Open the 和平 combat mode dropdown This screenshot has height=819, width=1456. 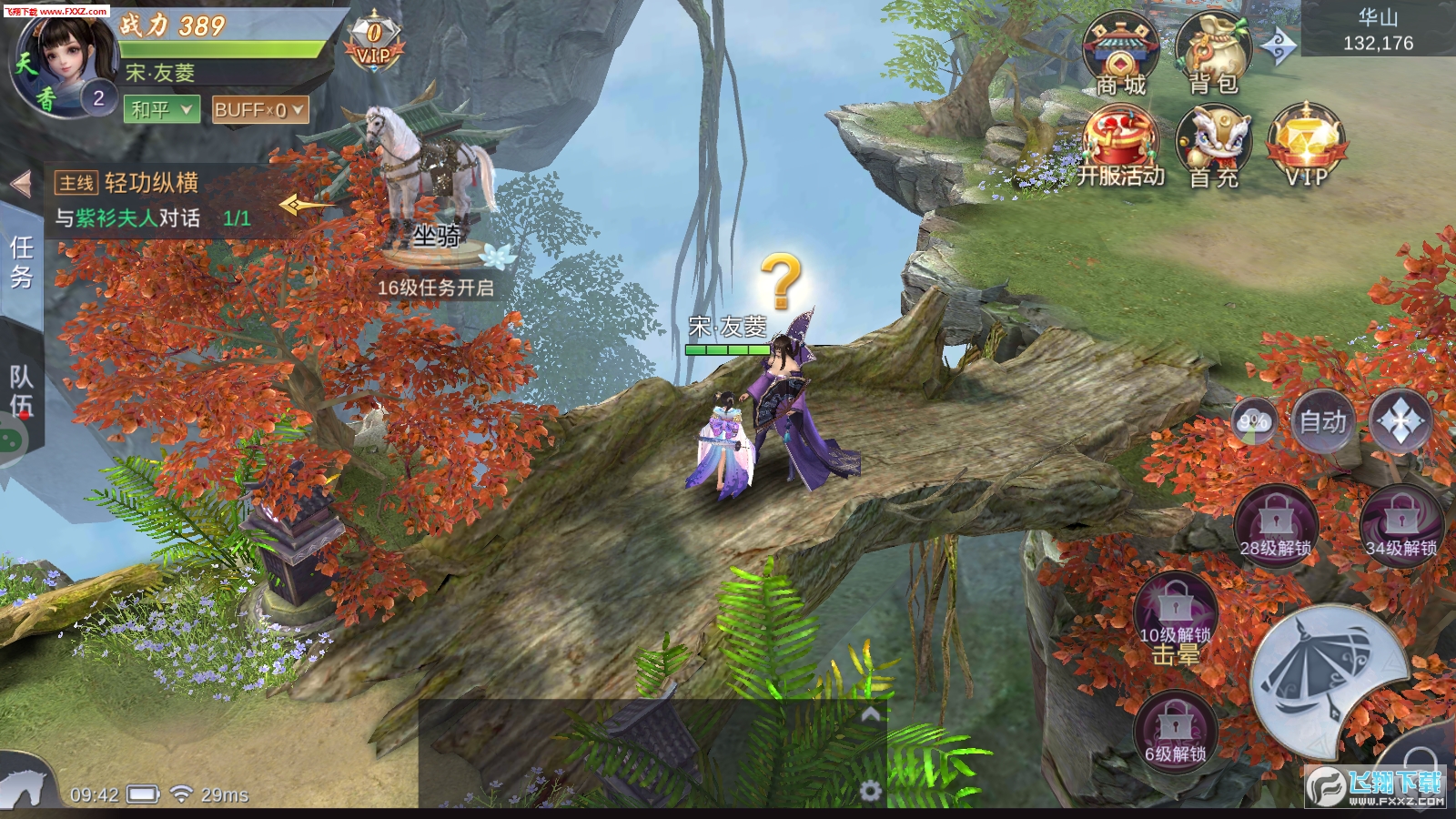pos(162,110)
